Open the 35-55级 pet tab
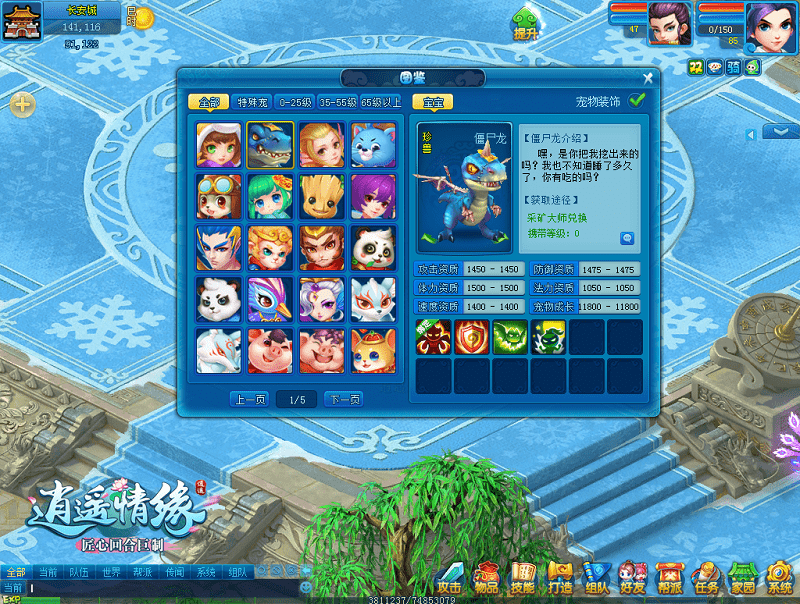This screenshot has width=800, height=604. tap(338, 102)
